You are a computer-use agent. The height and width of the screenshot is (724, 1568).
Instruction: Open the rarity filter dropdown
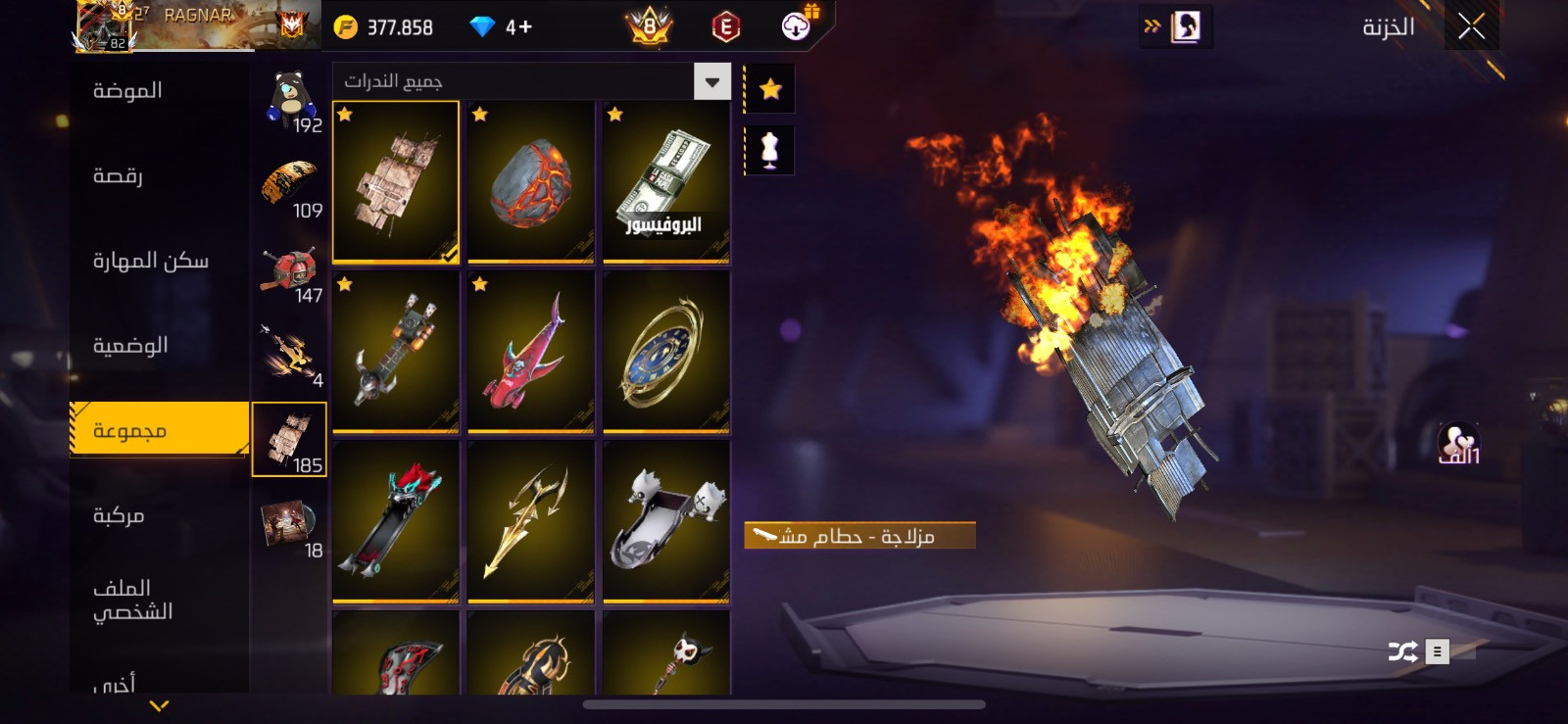712,82
